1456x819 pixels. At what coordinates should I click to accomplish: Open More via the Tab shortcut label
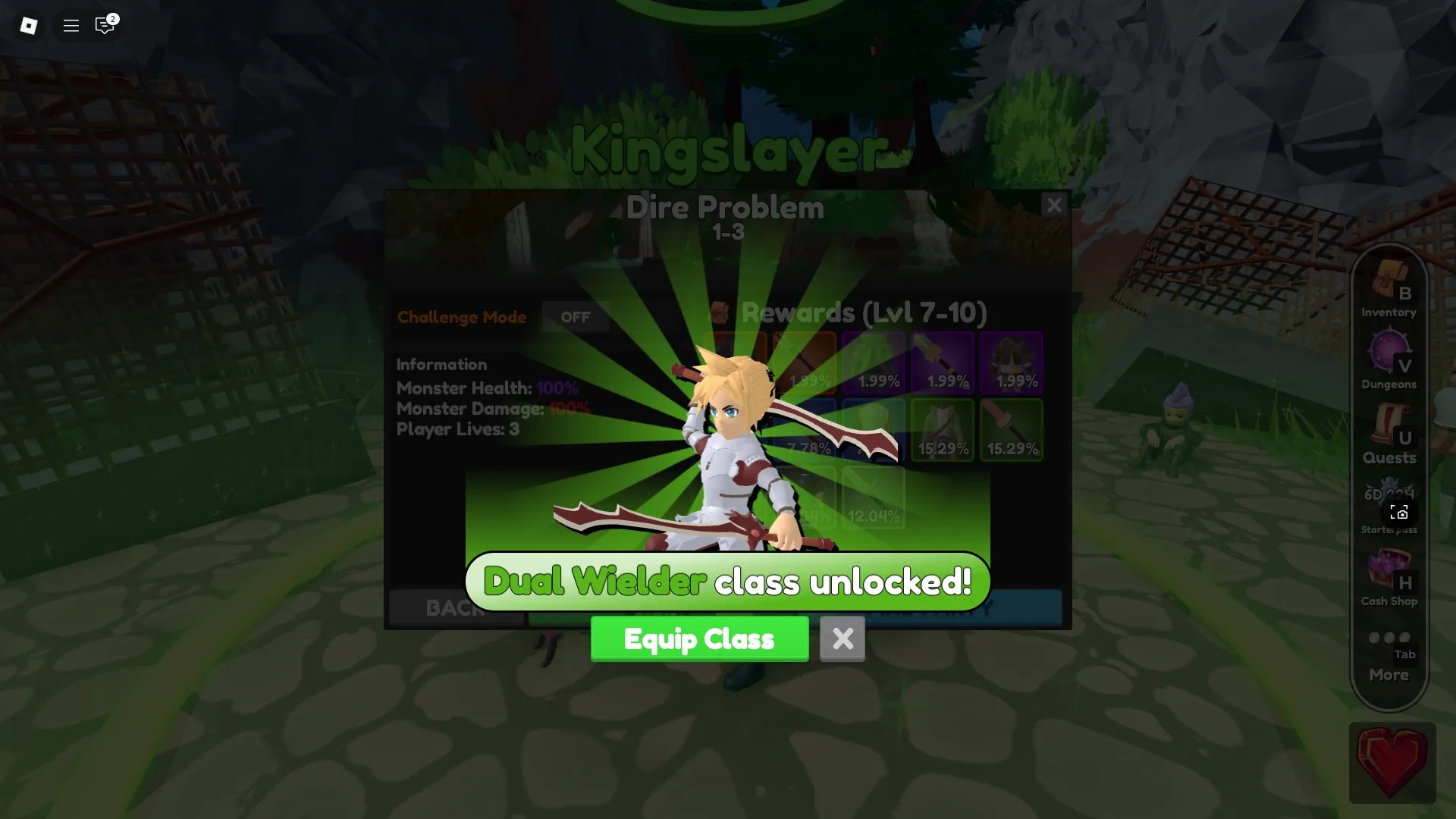point(1404,655)
